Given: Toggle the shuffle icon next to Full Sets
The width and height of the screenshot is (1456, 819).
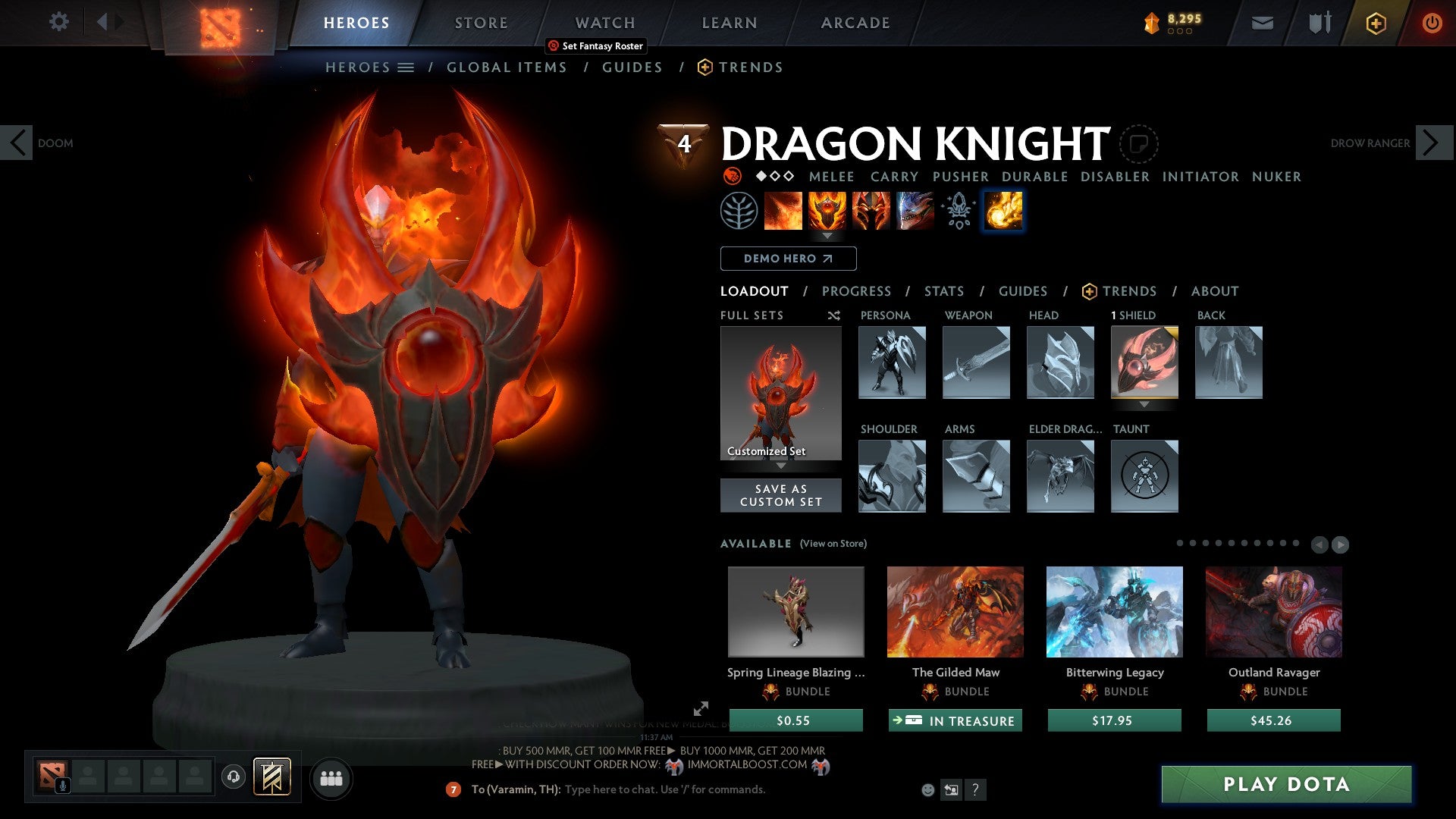Looking at the screenshot, I should coord(833,315).
